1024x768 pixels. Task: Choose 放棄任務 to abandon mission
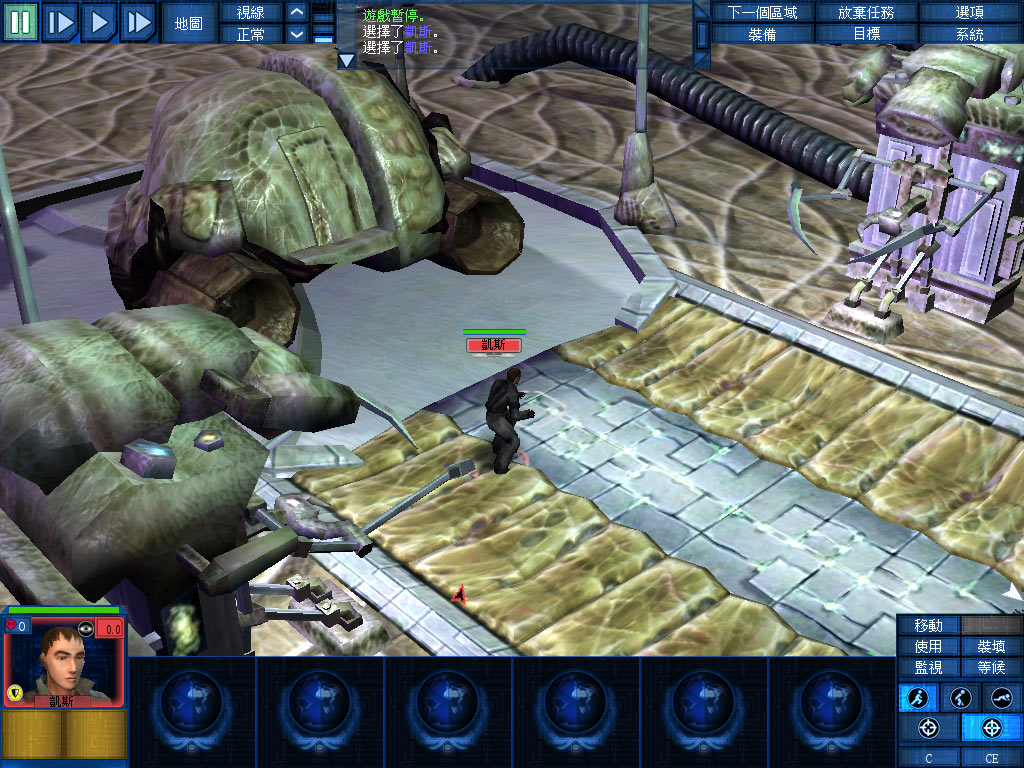pos(866,12)
